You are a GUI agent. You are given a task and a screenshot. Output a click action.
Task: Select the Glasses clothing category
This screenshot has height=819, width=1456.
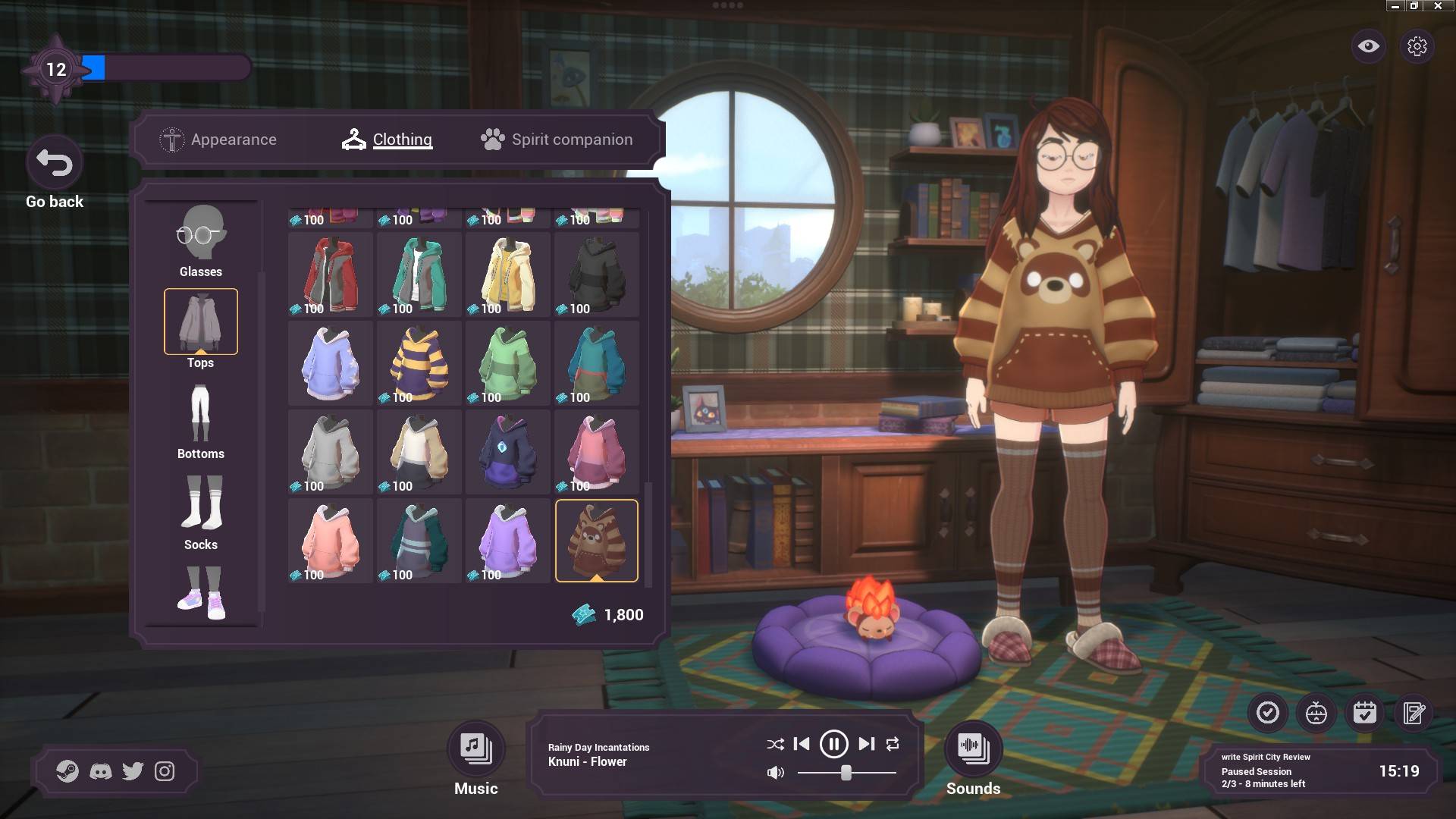coord(201,240)
